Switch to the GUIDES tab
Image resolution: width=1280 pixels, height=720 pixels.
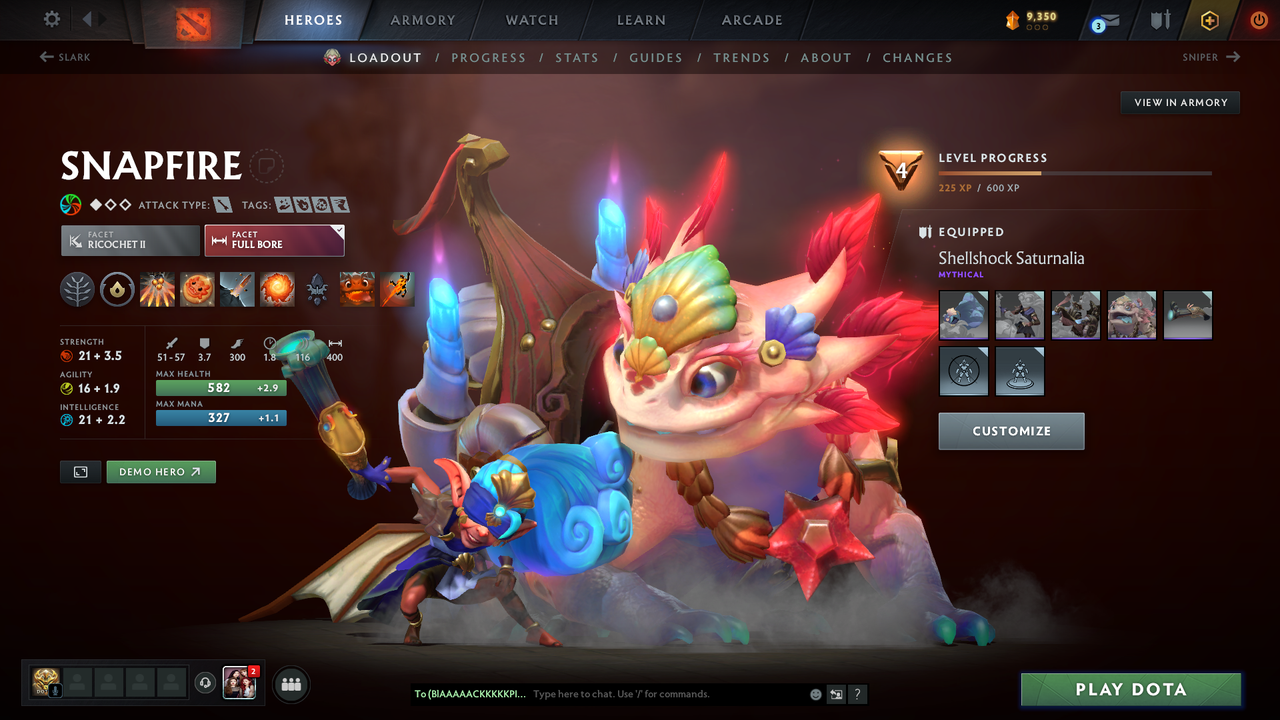coord(656,58)
